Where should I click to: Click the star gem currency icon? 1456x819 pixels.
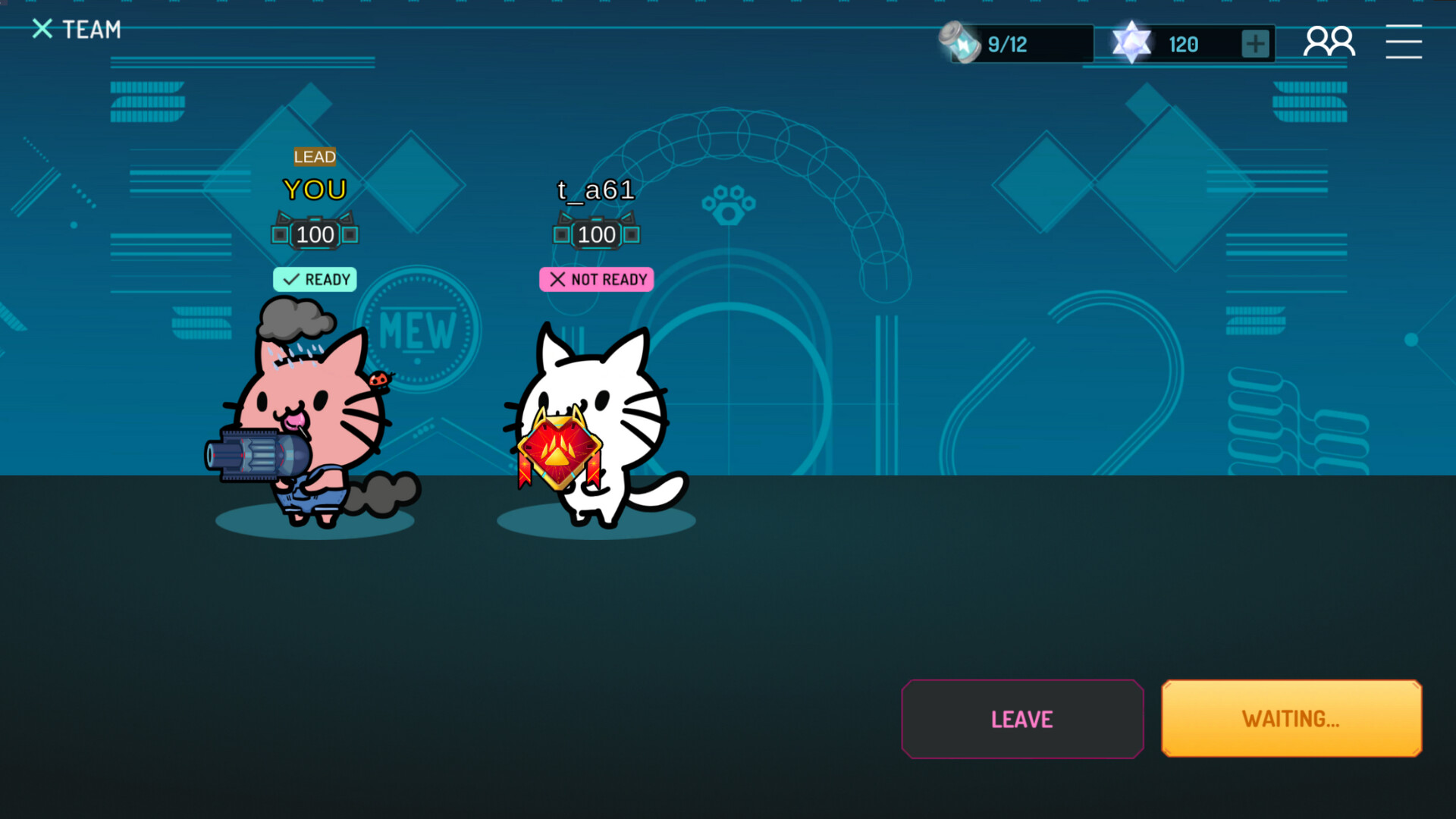(x=1131, y=42)
